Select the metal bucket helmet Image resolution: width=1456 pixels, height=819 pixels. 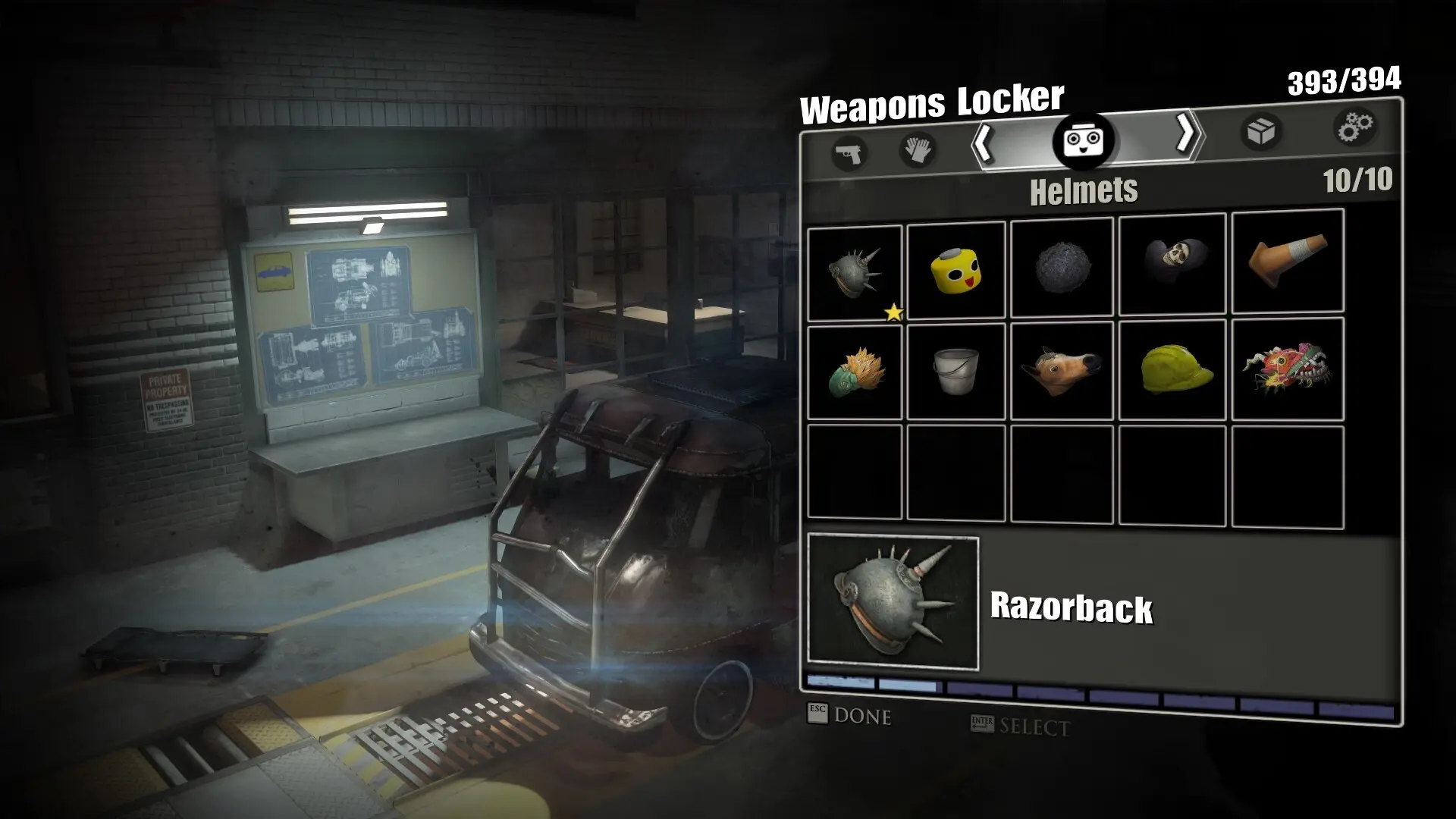point(955,371)
